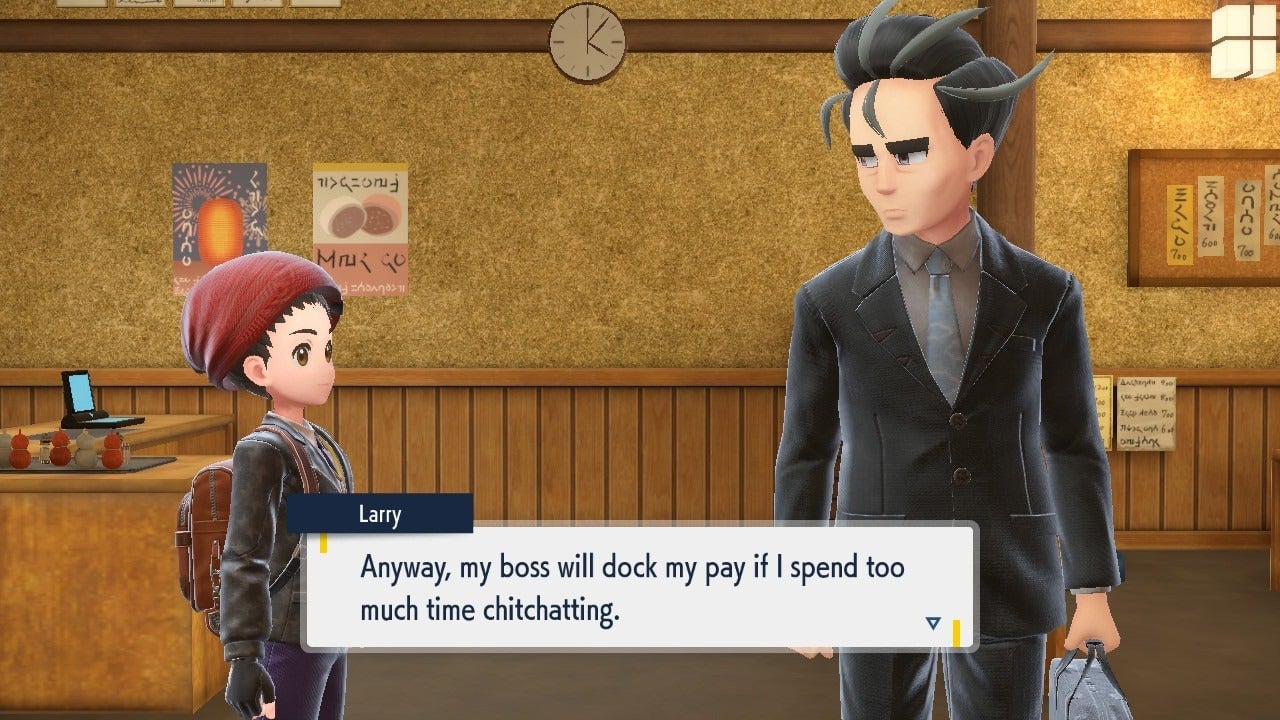Screen dimensions: 1280x720
Task: Click the Larry nameplate on the dialogue box
Action: 380,515
